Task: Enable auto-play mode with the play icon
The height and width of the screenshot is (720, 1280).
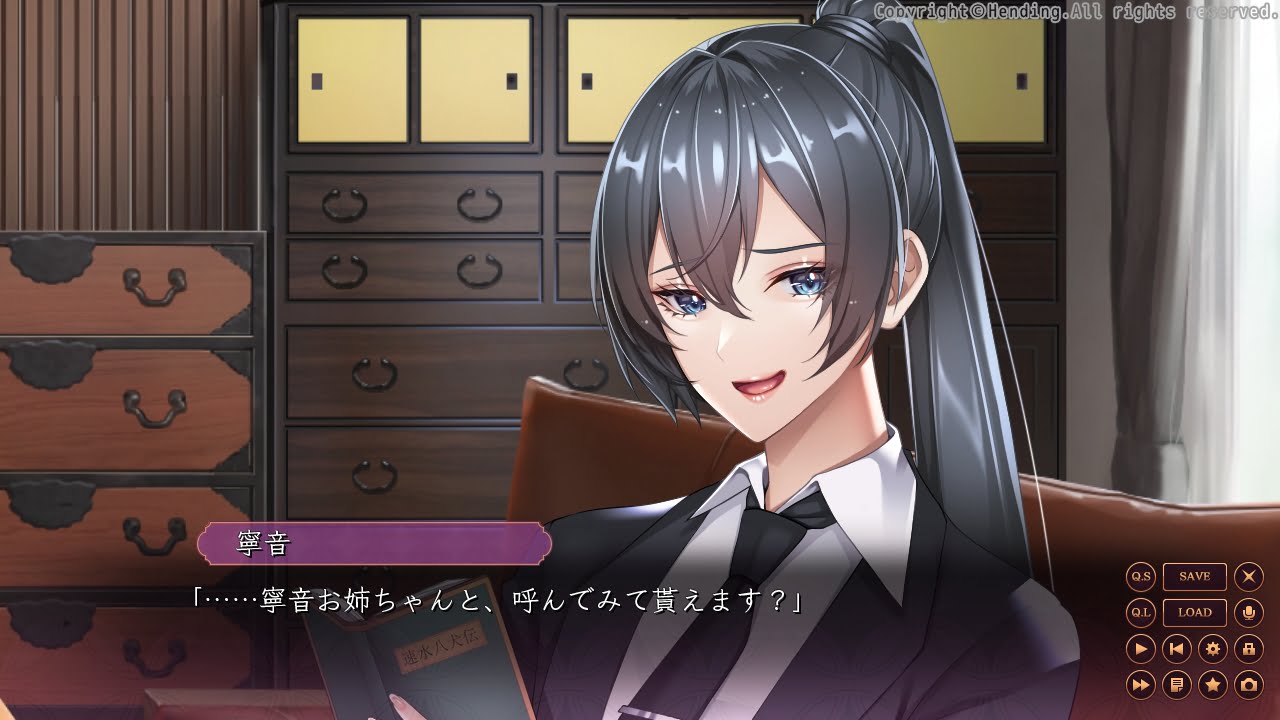Action: click(x=1141, y=650)
